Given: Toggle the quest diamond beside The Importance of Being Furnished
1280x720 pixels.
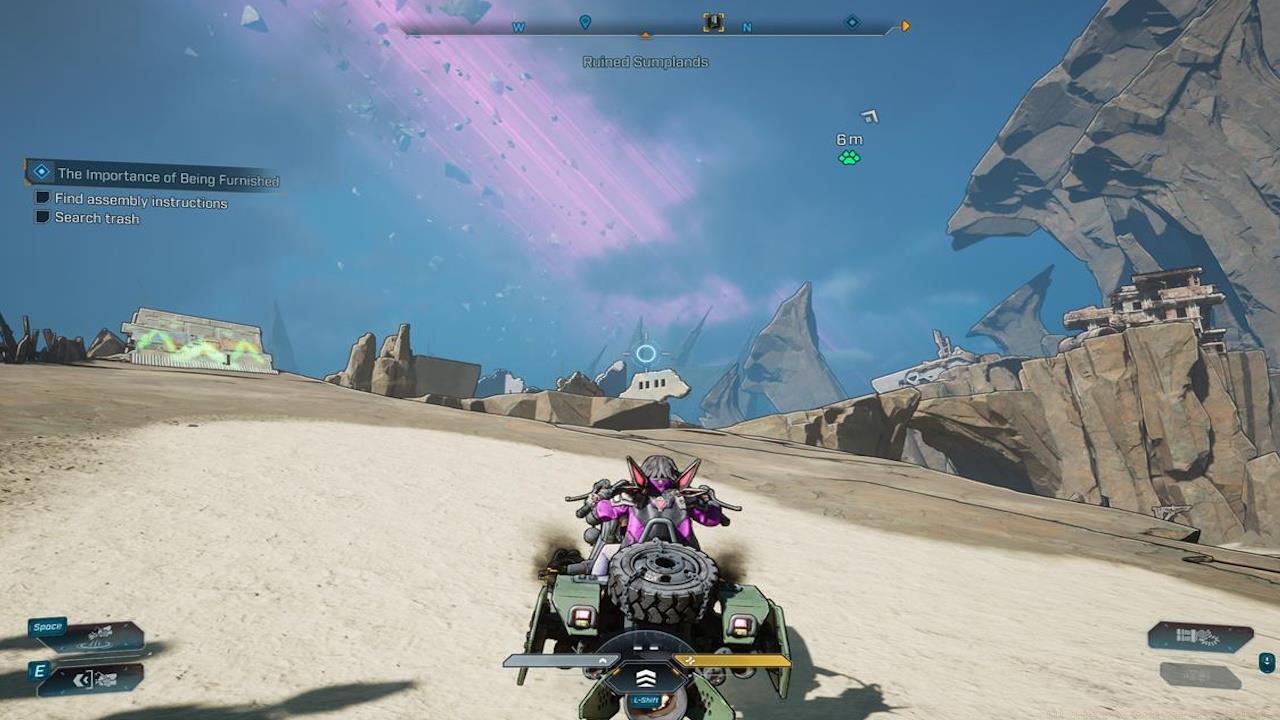Looking at the screenshot, I should click(41, 171).
